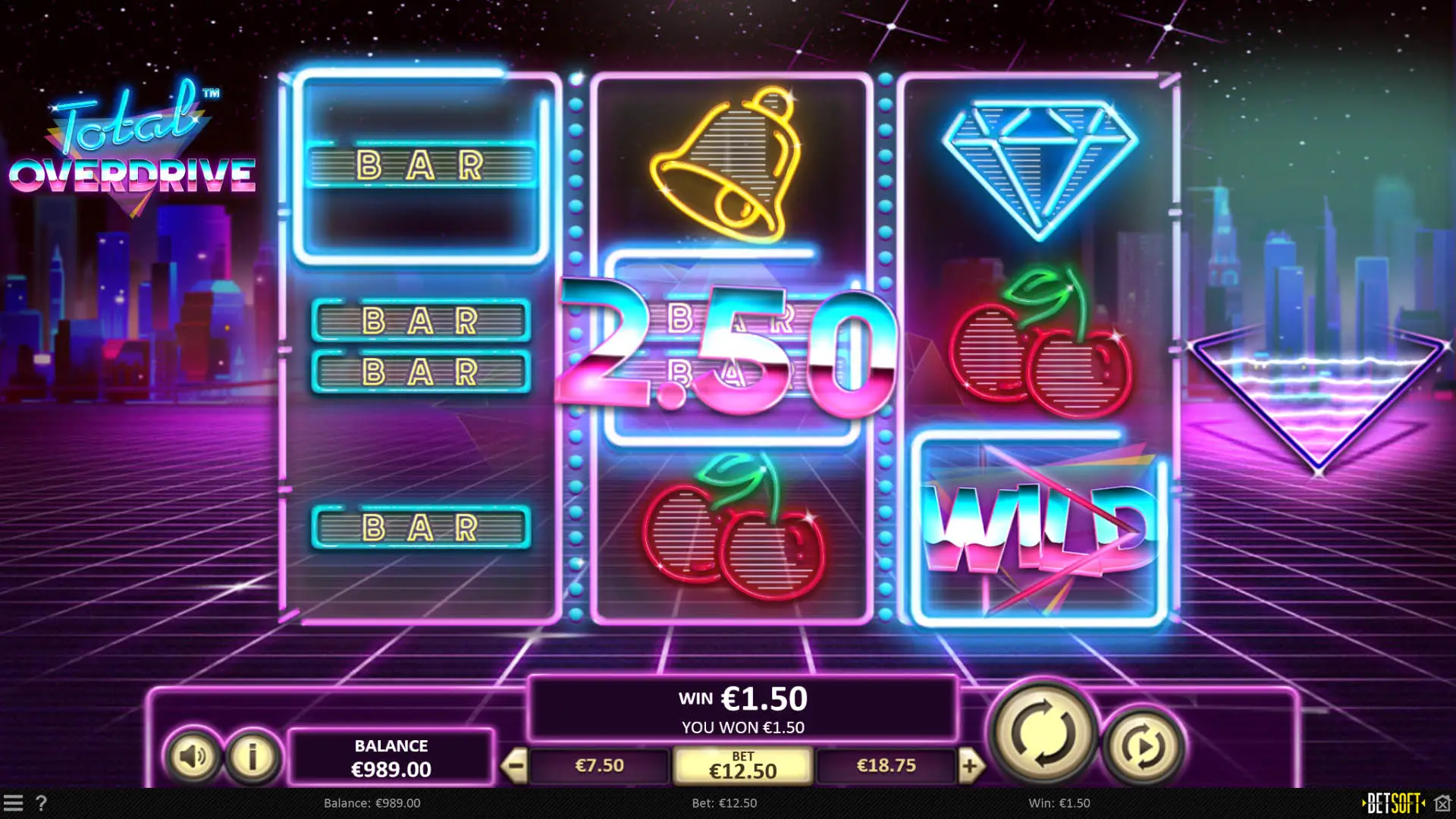
Task: Increase the bet with the plus arrow
Action: [x=970, y=766]
